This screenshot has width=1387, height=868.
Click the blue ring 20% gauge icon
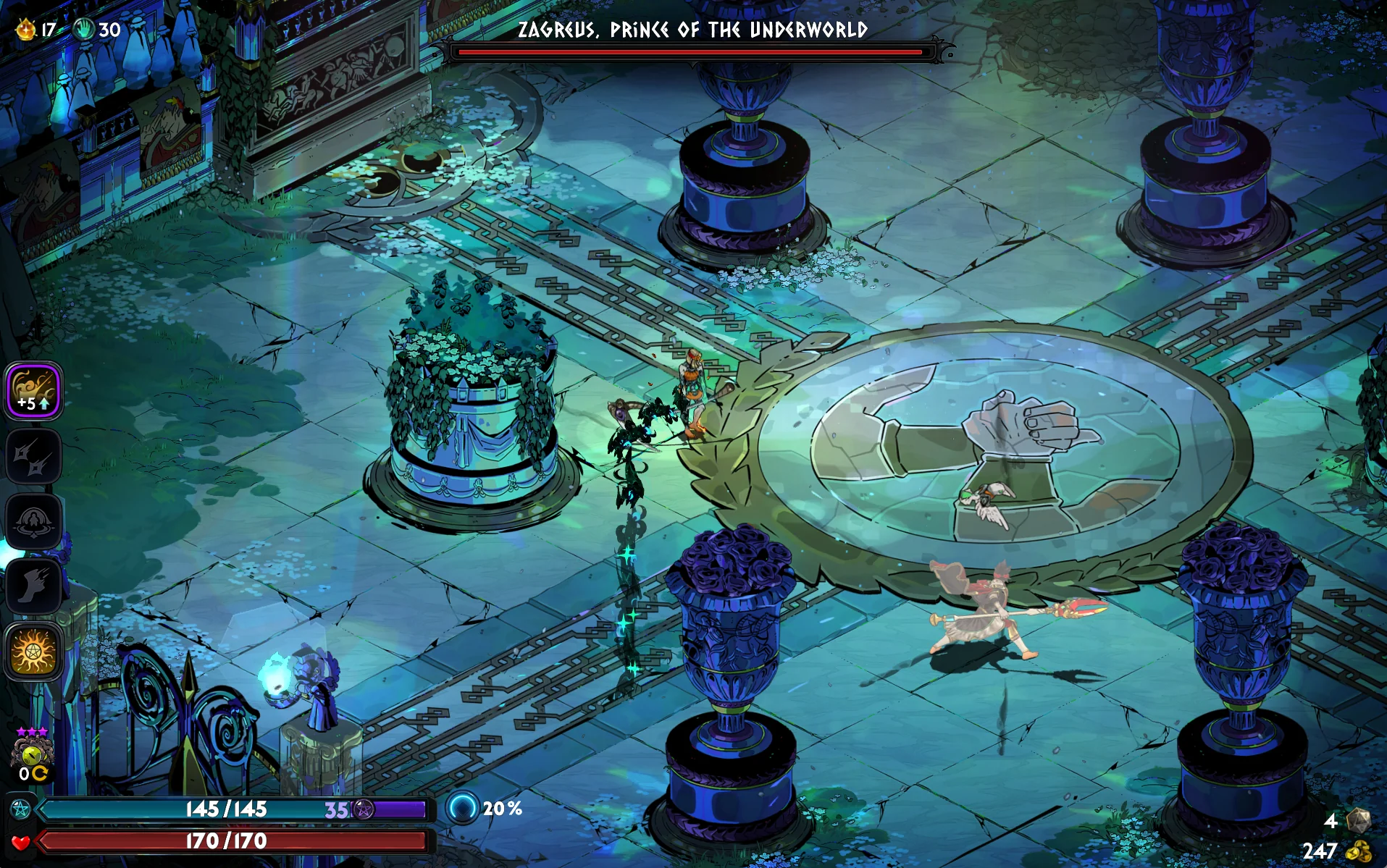(x=462, y=808)
